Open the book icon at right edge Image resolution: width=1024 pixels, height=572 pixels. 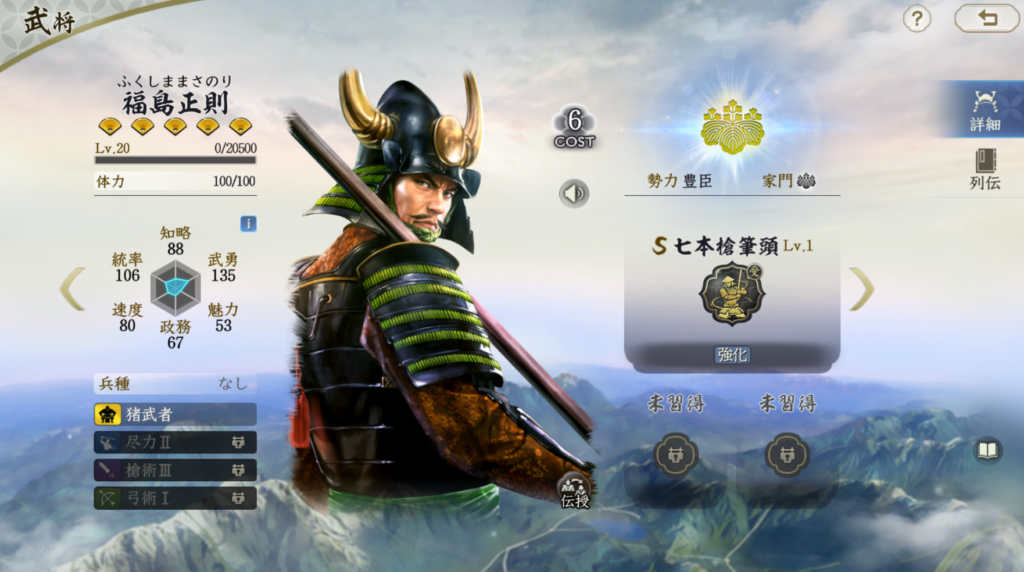988,451
